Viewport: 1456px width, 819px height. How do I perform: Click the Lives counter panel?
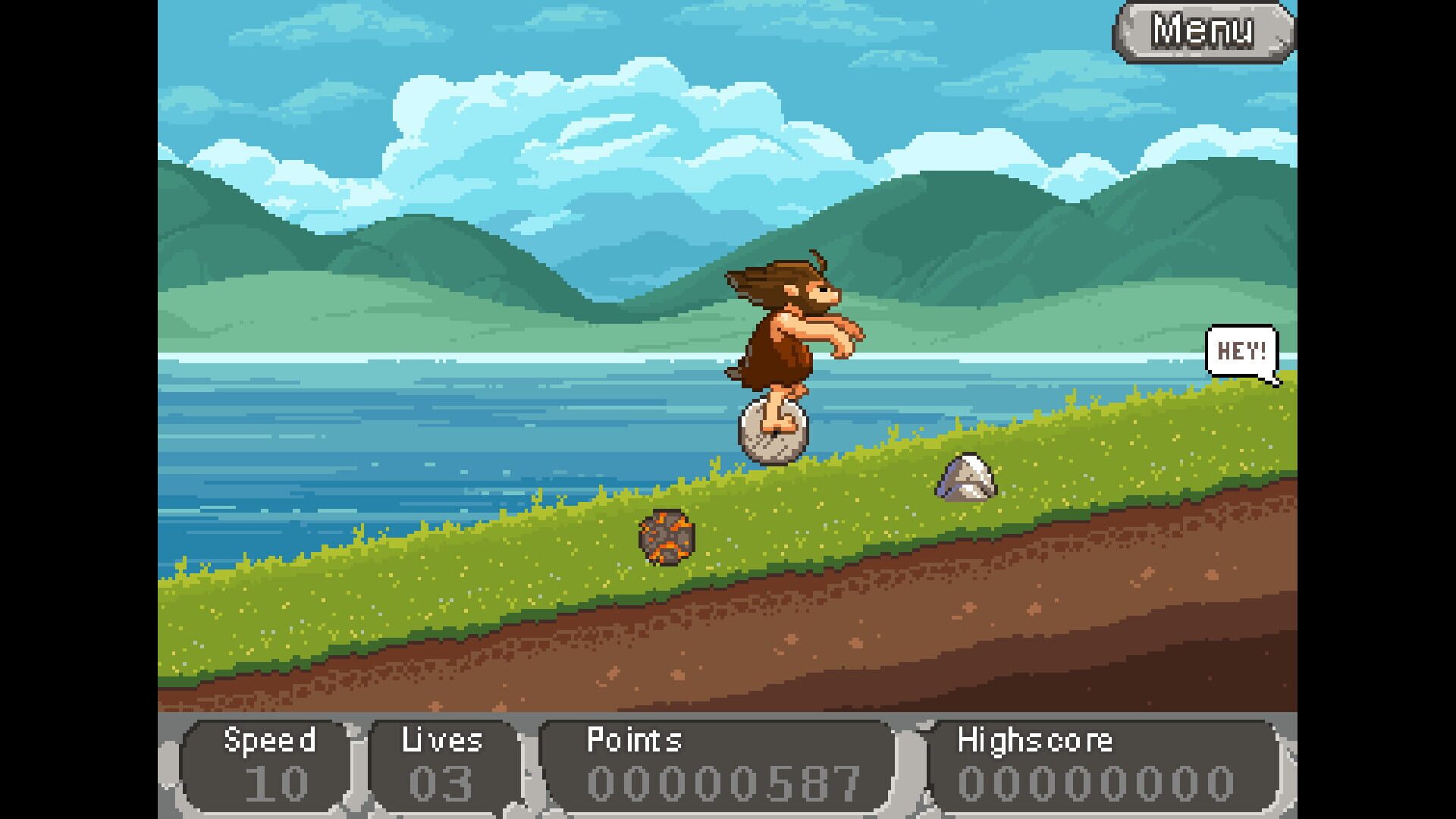click(x=440, y=762)
